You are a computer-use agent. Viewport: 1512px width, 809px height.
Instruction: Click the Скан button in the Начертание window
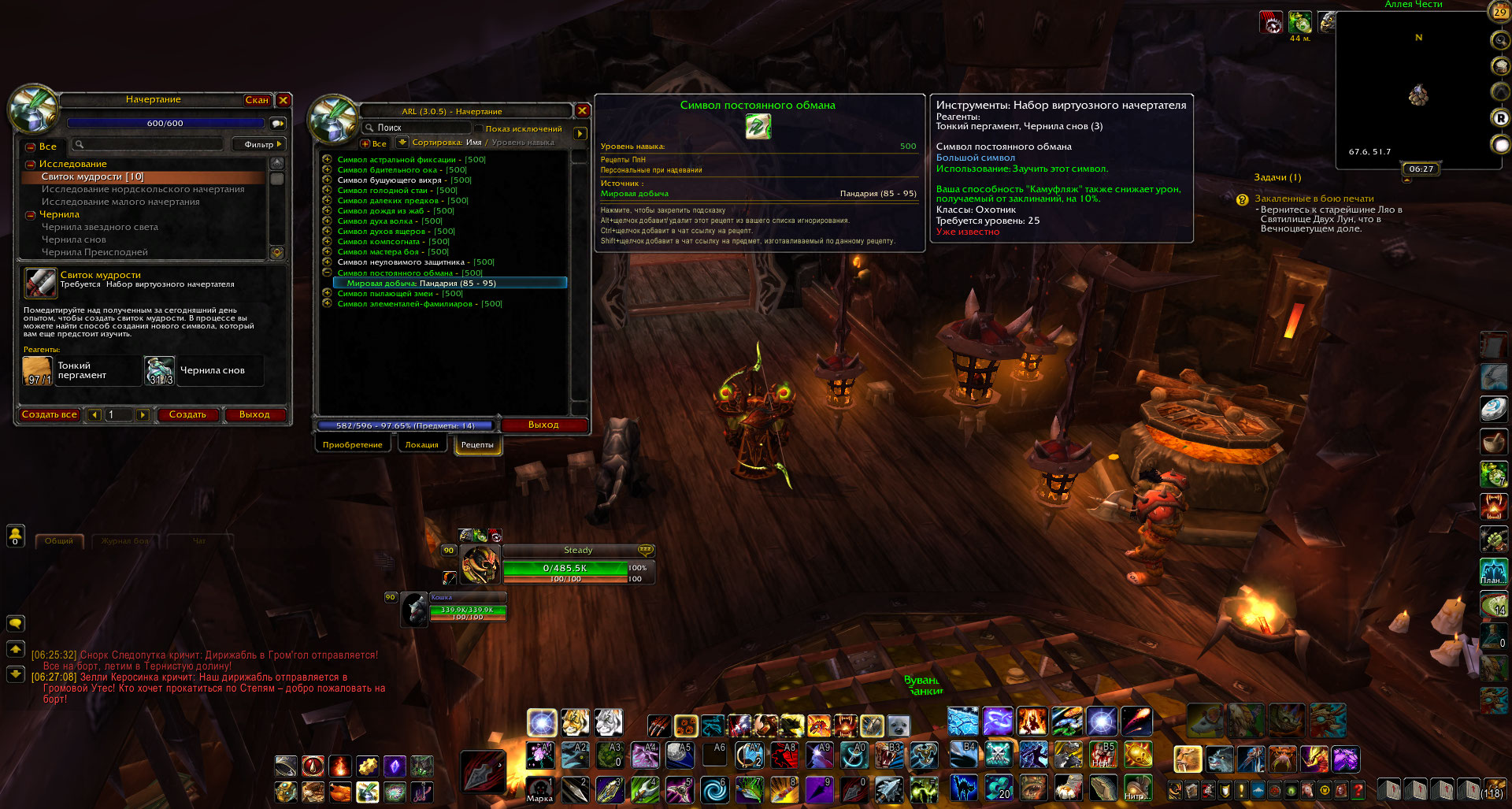257,100
